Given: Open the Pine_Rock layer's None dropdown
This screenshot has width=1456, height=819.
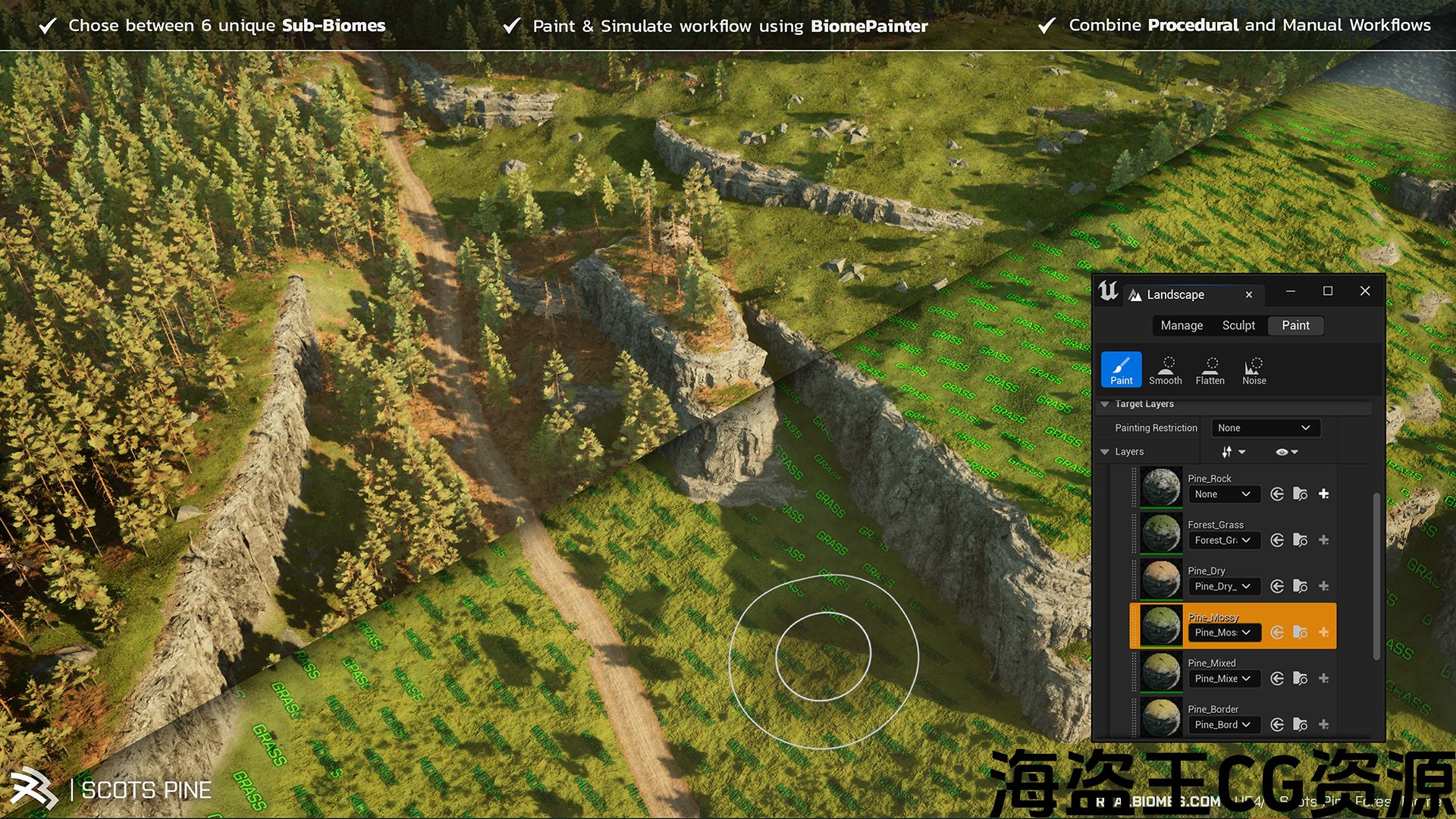Looking at the screenshot, I should coord(1223,494).
